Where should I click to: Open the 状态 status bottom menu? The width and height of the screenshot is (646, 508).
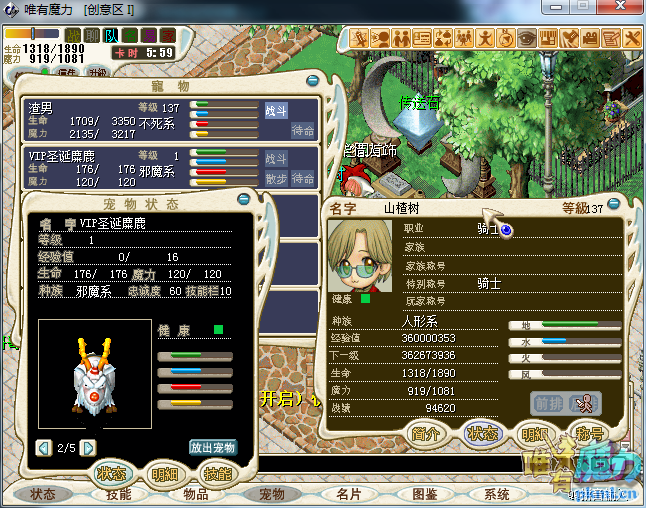[43, 494]
